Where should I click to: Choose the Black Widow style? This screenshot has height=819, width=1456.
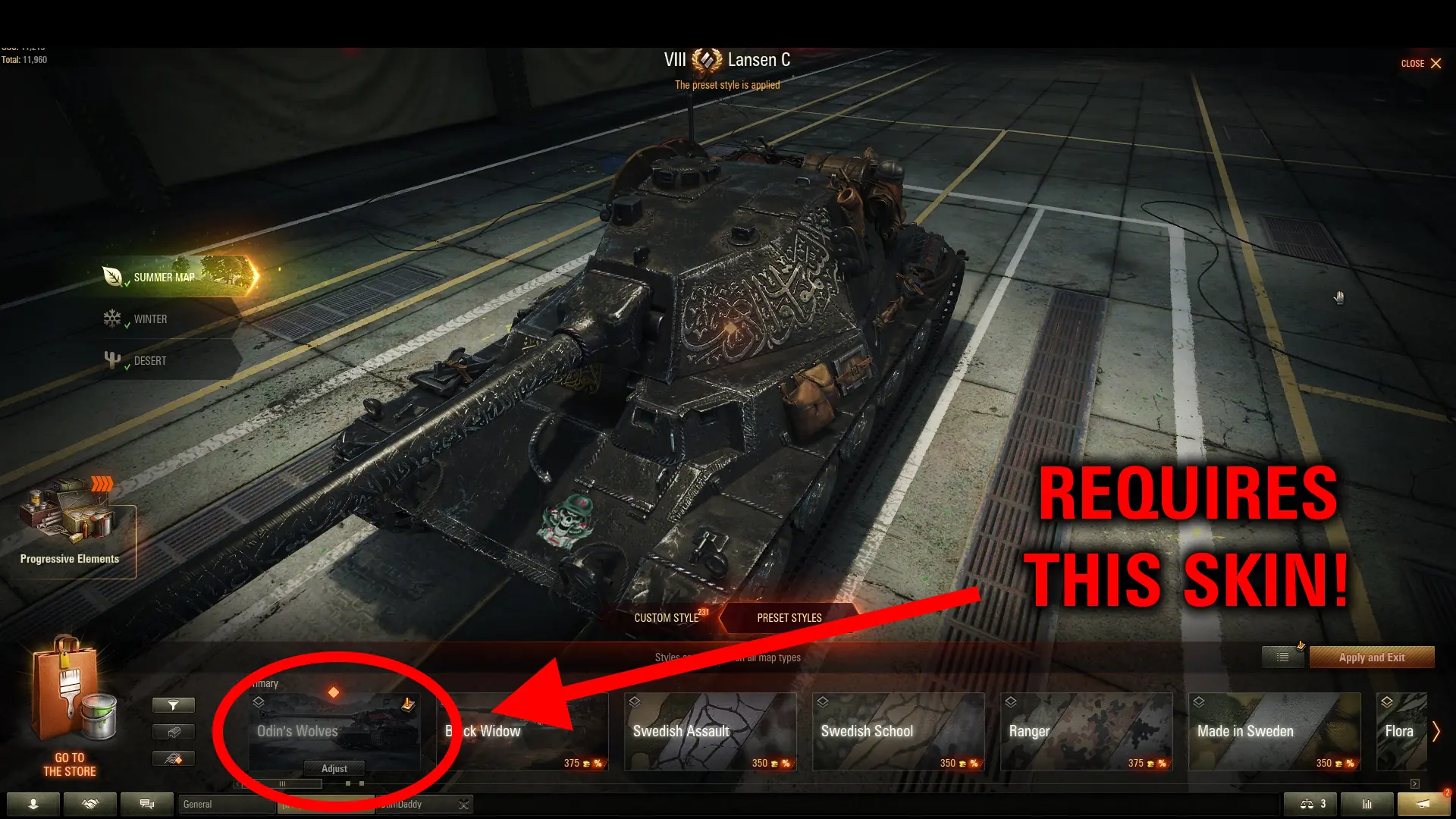click(523, 731)
